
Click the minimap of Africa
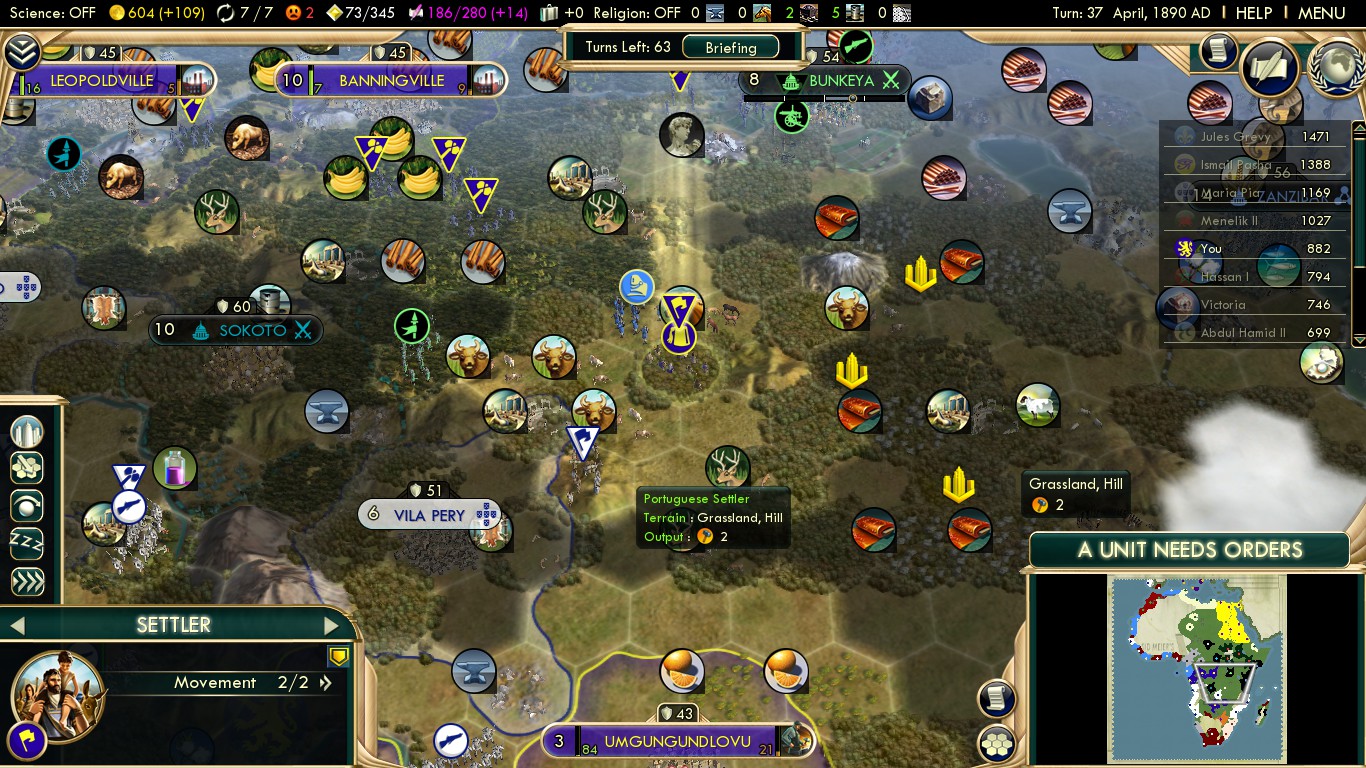[1196, 668]
